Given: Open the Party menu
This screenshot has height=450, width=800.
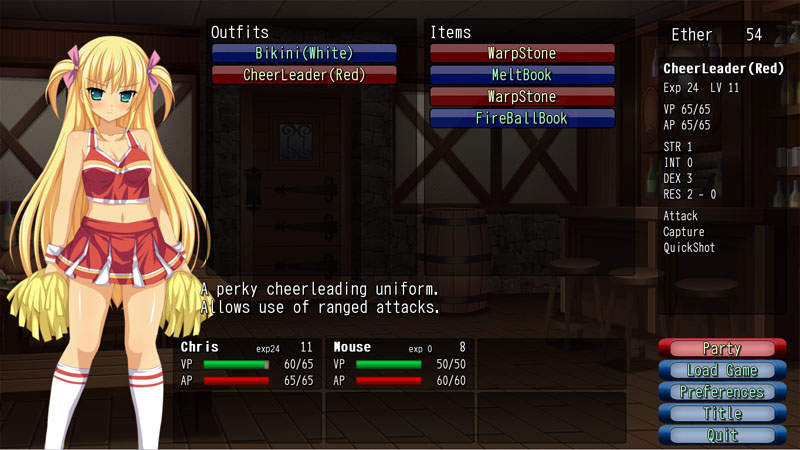Looking at the screenshot, I should click(722, 349).
